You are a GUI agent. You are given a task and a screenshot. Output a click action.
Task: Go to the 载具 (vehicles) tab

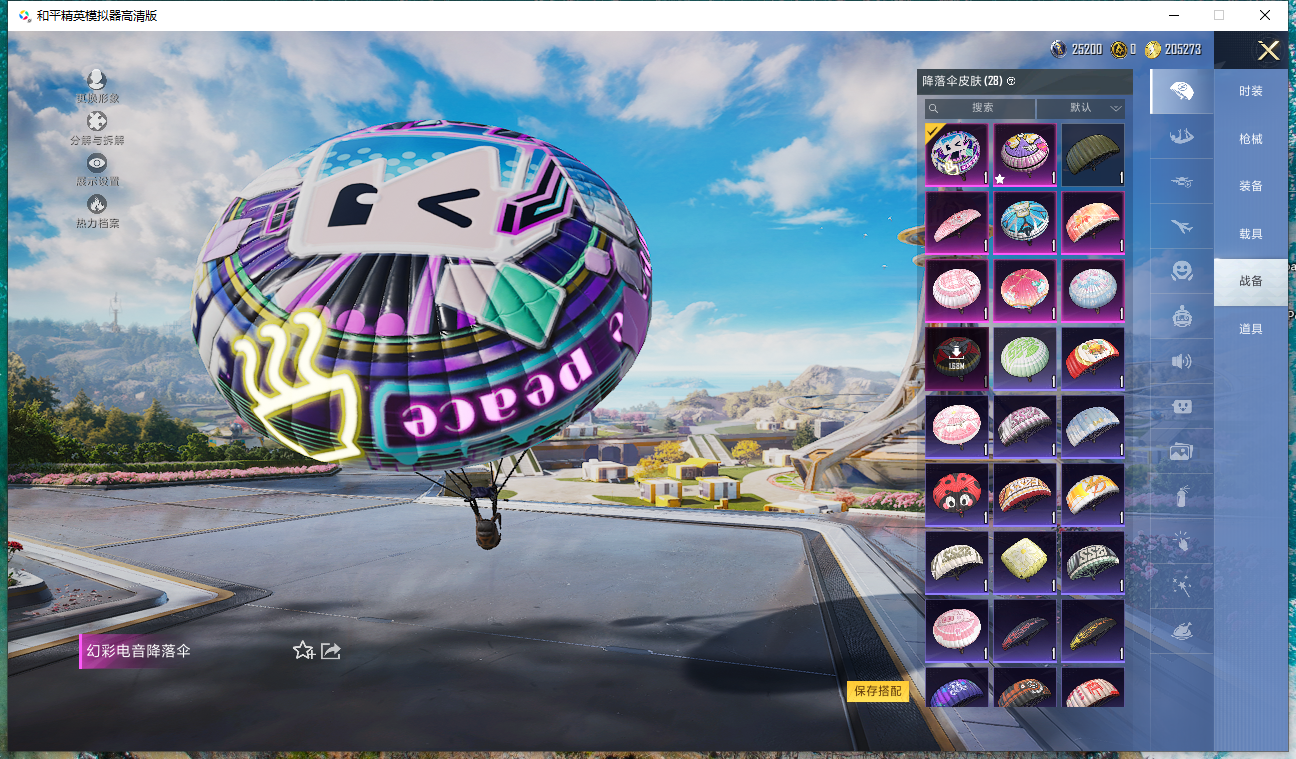(1250, 234)
